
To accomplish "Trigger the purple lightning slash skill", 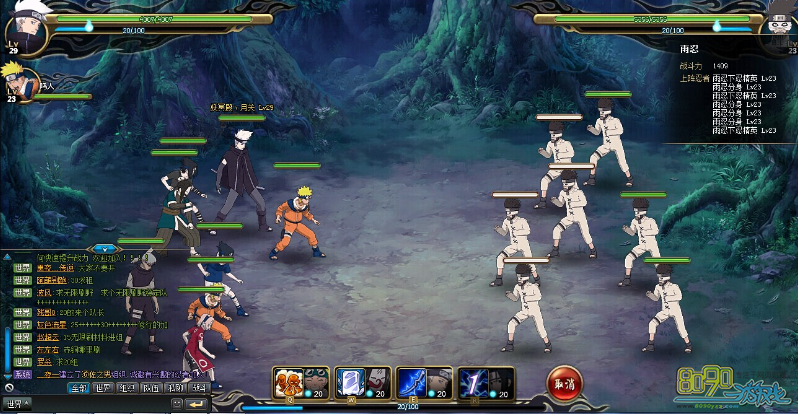I will pyautogui.click(x=472, y=380).
